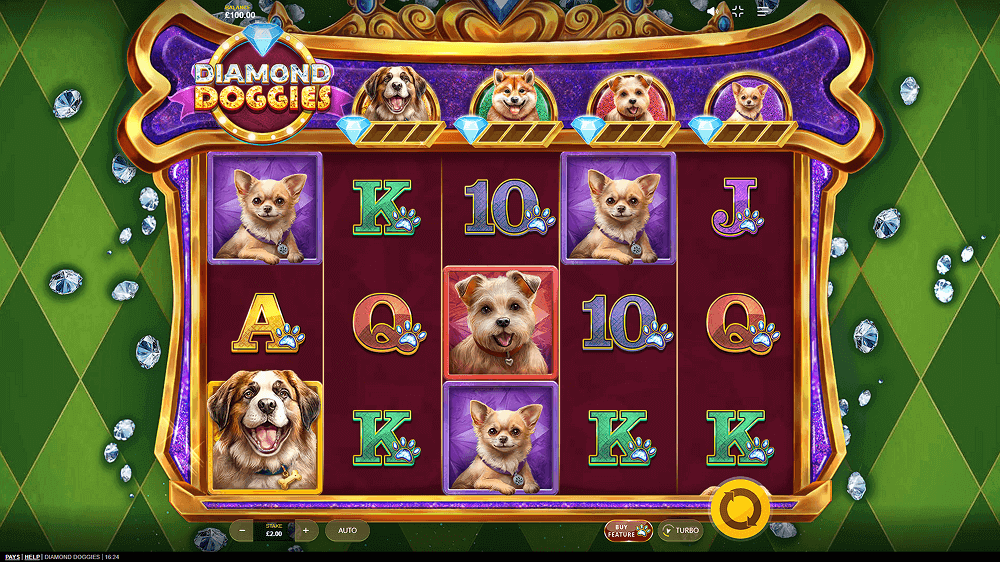The height and width of the screenshot is (562, 1000).
Task: Open the Pays table link
Action: pos(12,556)
